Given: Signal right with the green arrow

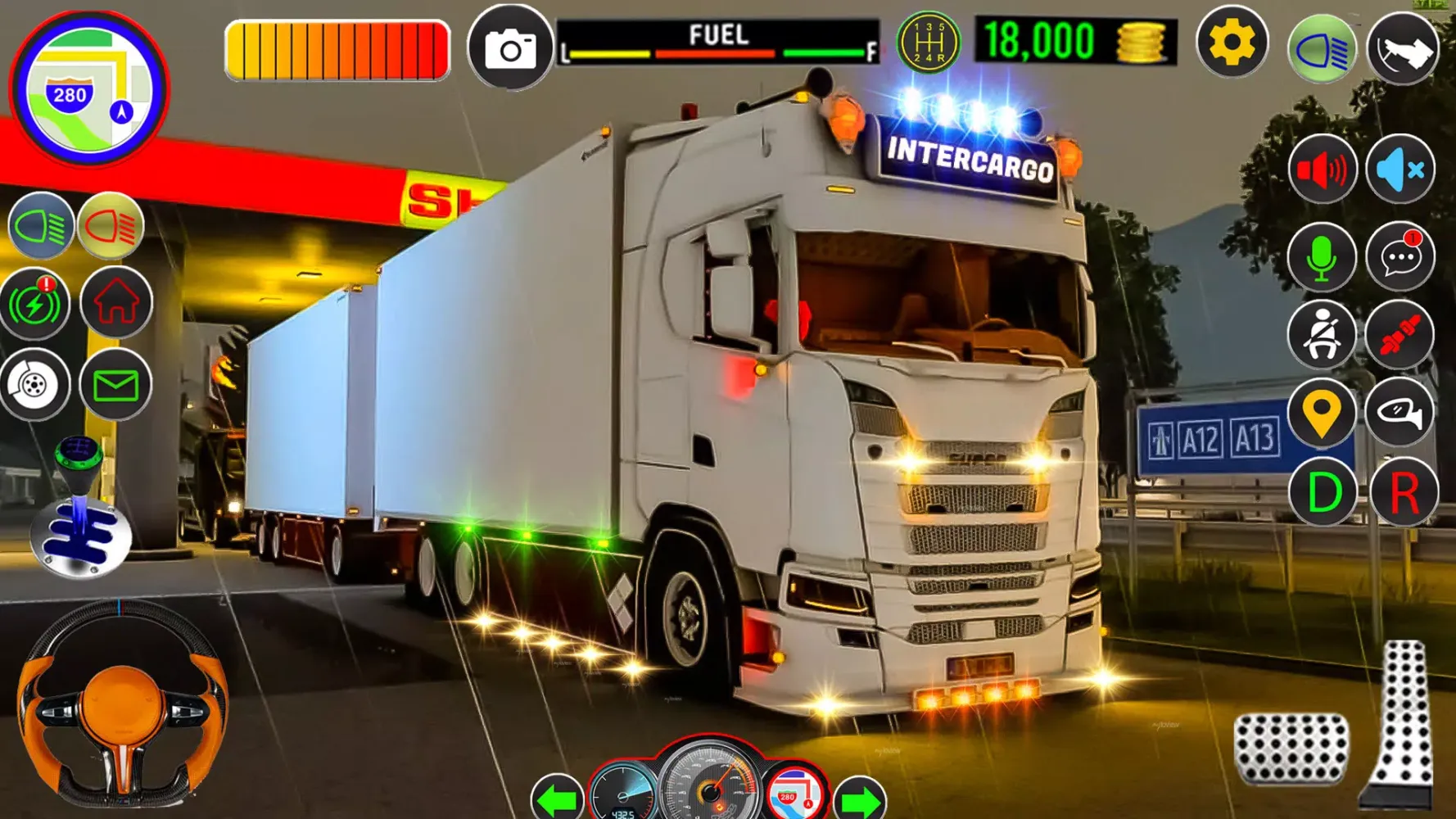Looking at the screenshot, I should pos(859,799).
